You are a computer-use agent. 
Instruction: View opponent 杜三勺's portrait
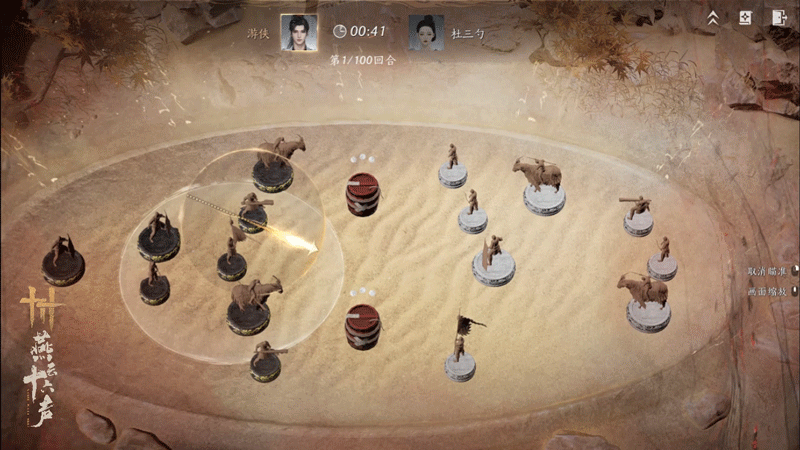[x=426, y=31]
